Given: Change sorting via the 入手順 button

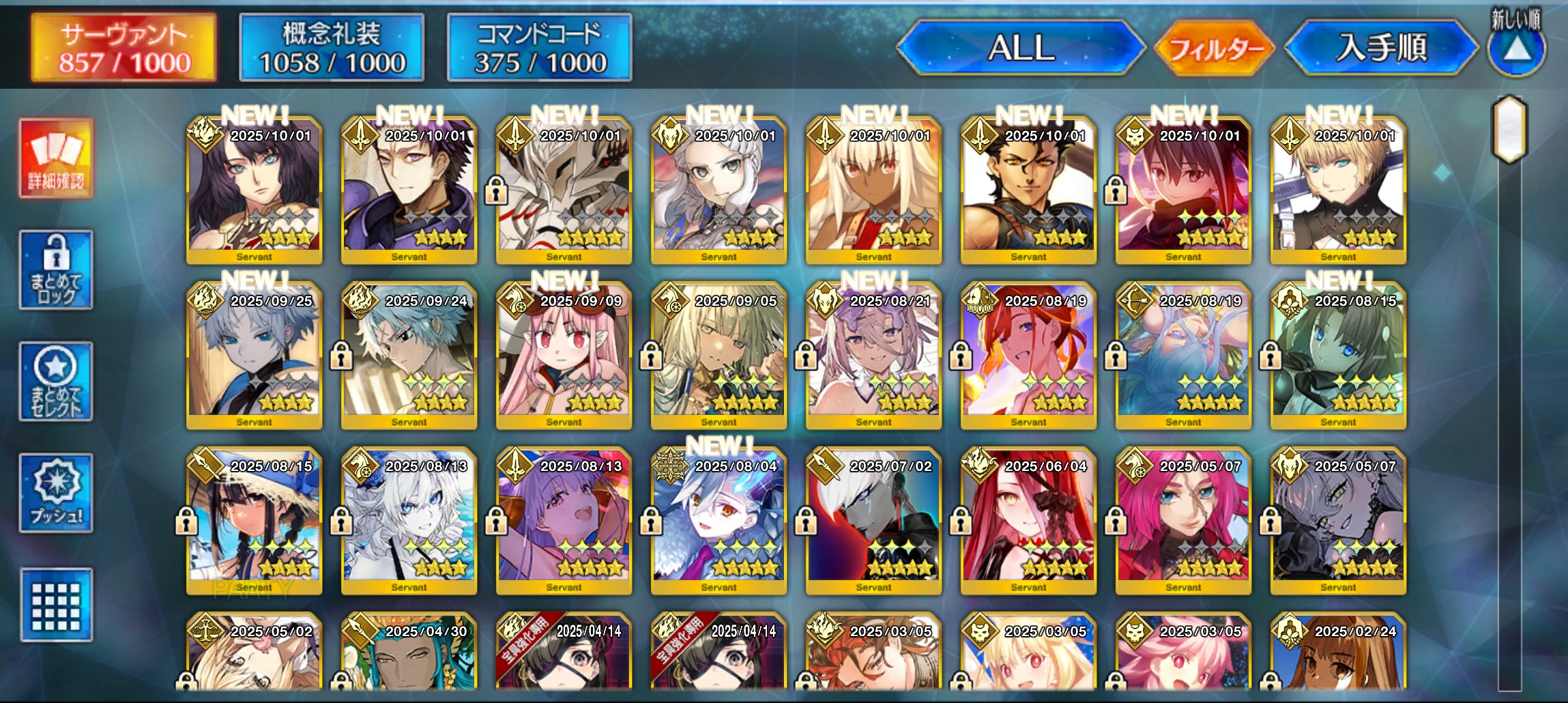Looking at the screenshot, I should pos(1381,48).
